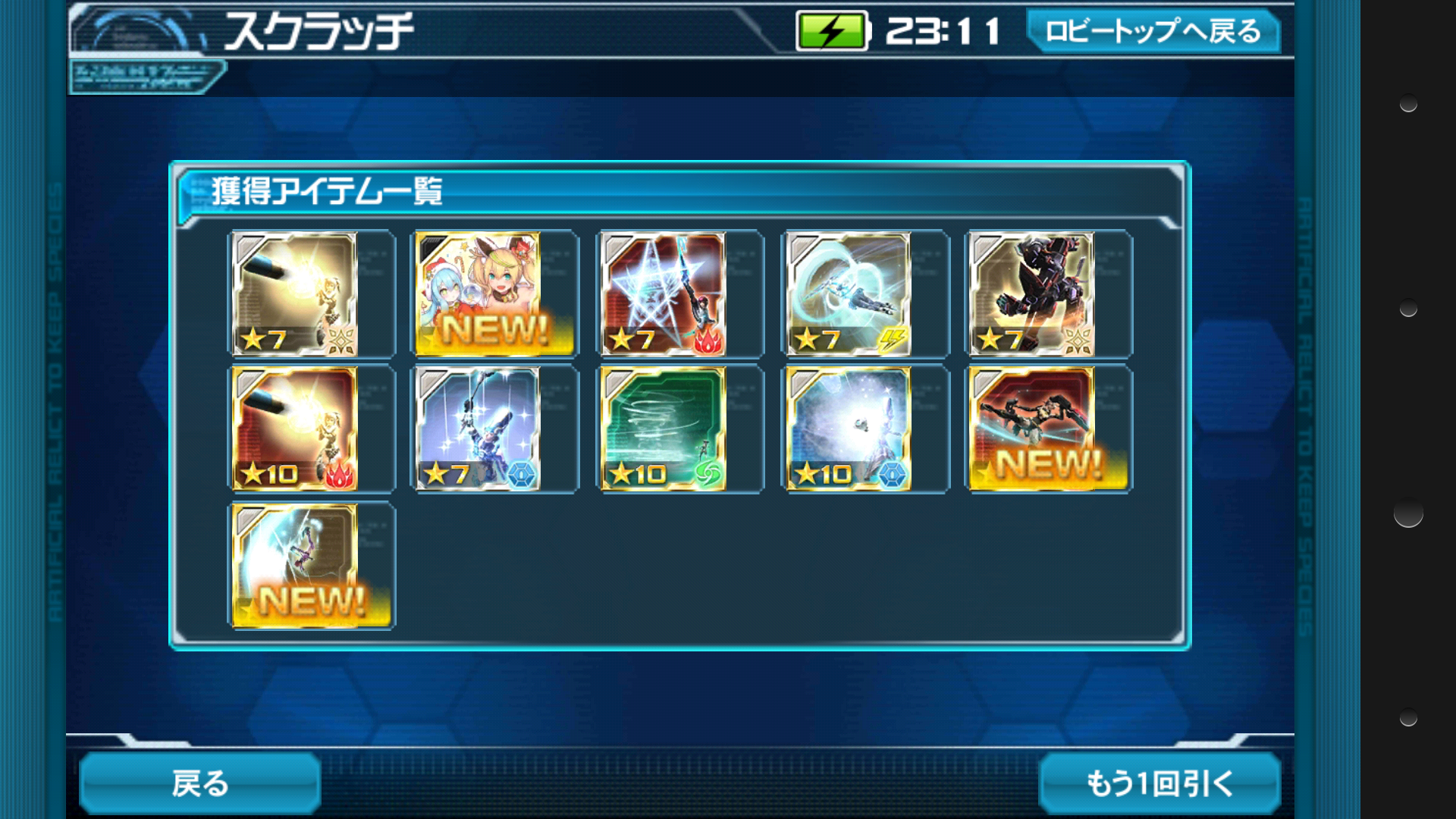Inspect the ★7 ice element launcher card

tap(479, 429)
